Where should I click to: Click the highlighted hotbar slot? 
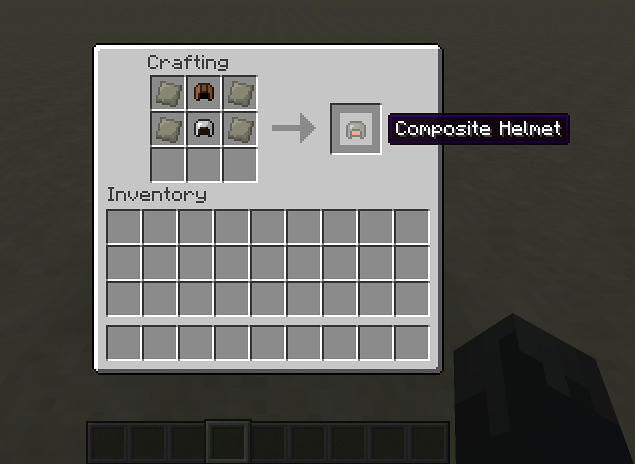pos(228,441)
